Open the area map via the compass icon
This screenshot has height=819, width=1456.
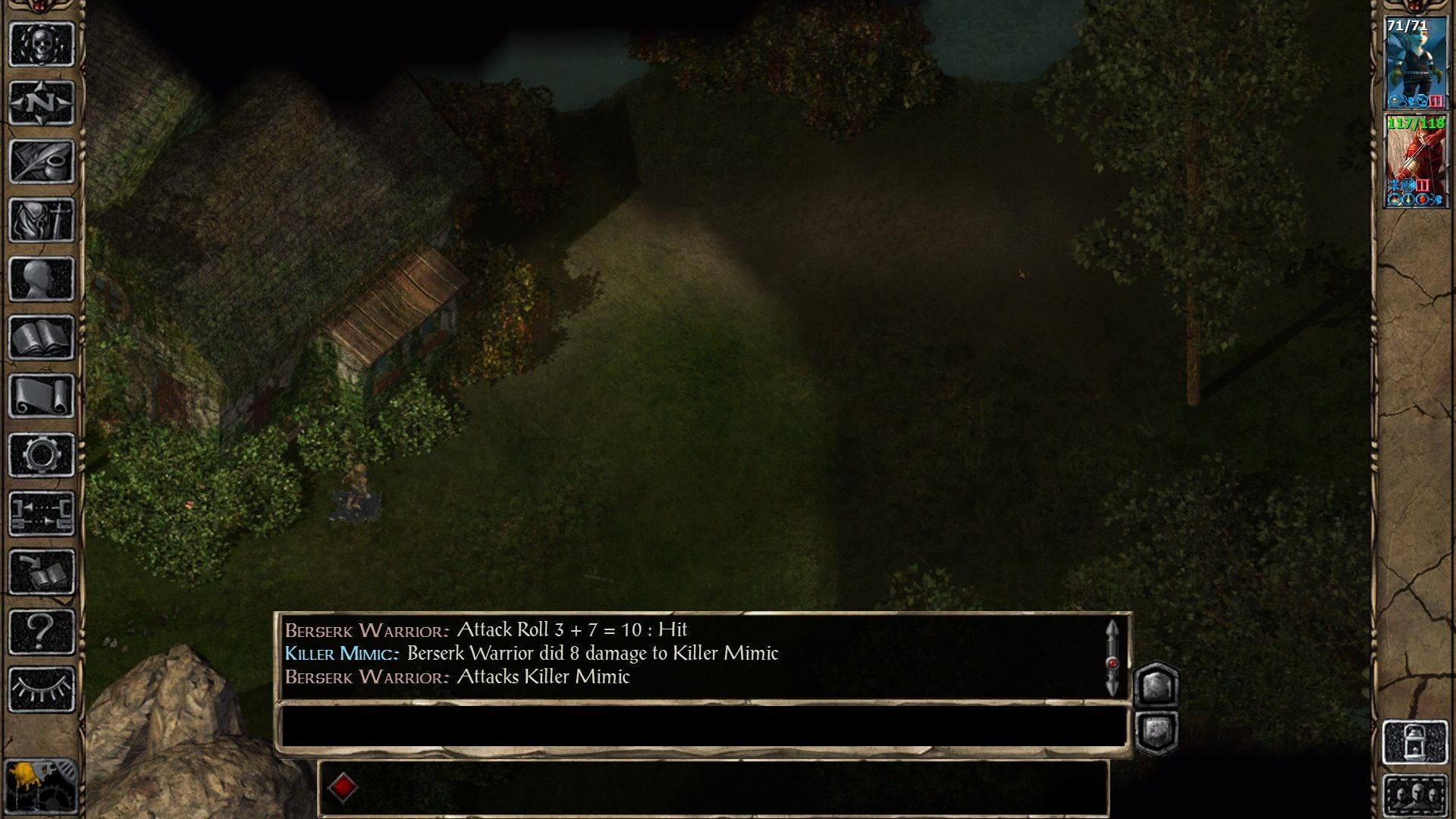pos(42,102)
